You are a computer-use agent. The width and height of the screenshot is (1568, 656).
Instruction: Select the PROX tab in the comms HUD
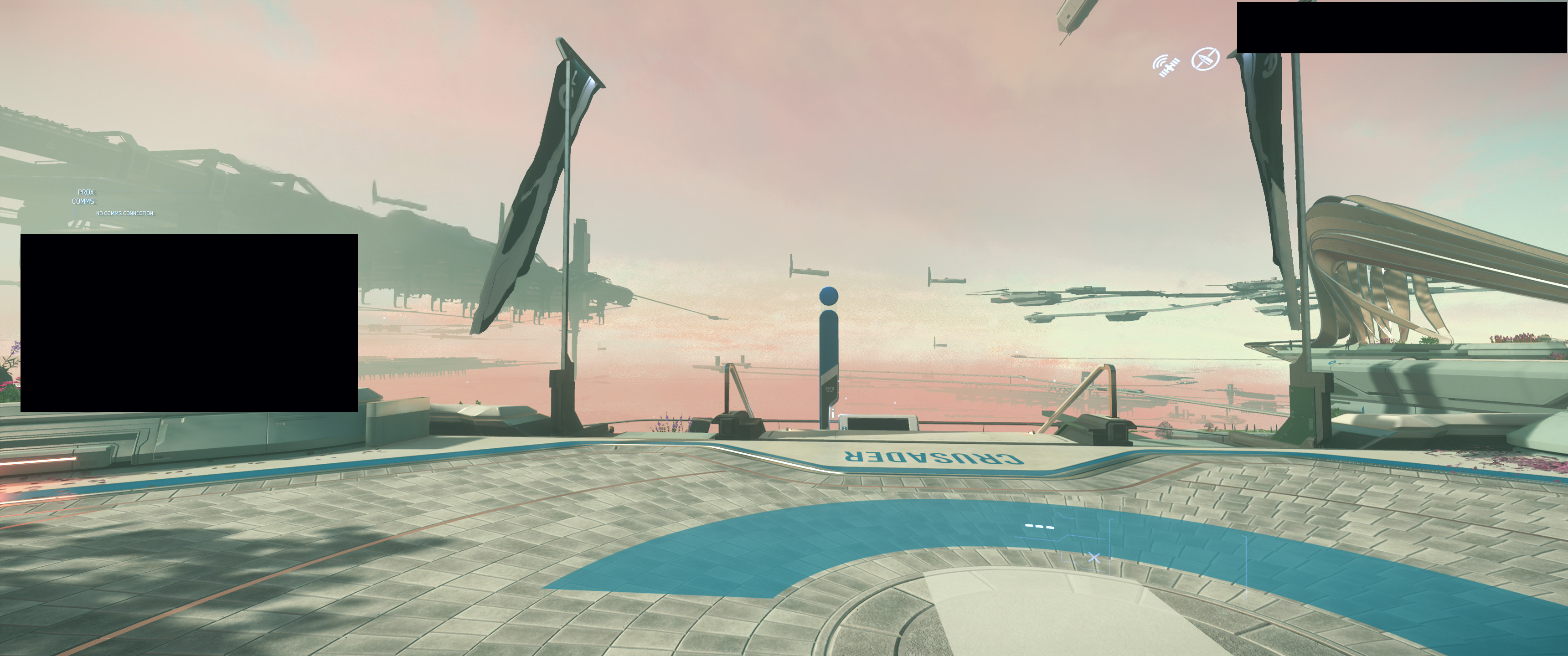[x=86, y=192]
